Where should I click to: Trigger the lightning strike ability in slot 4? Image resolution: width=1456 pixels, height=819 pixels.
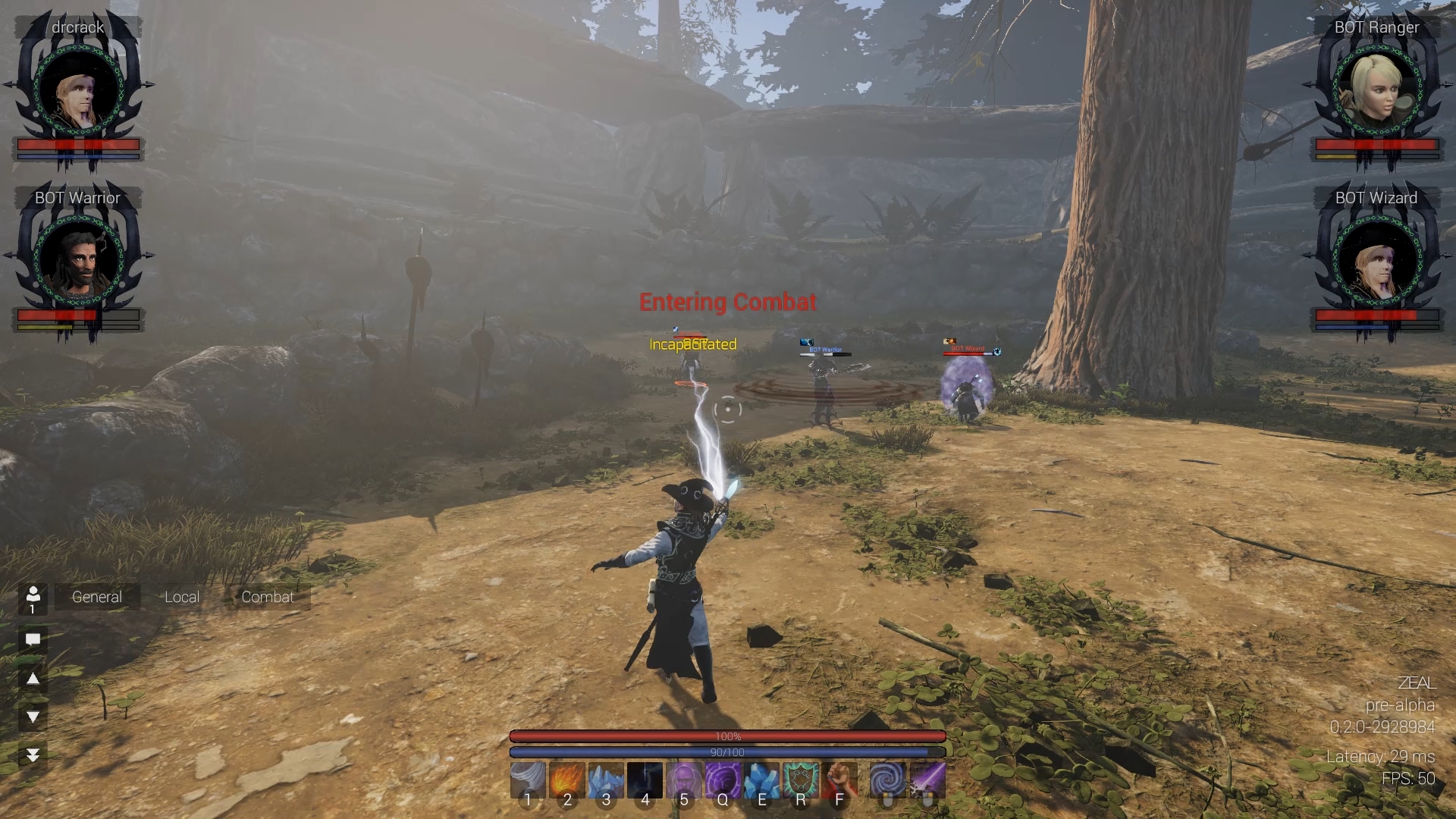(x=645, y=780)
